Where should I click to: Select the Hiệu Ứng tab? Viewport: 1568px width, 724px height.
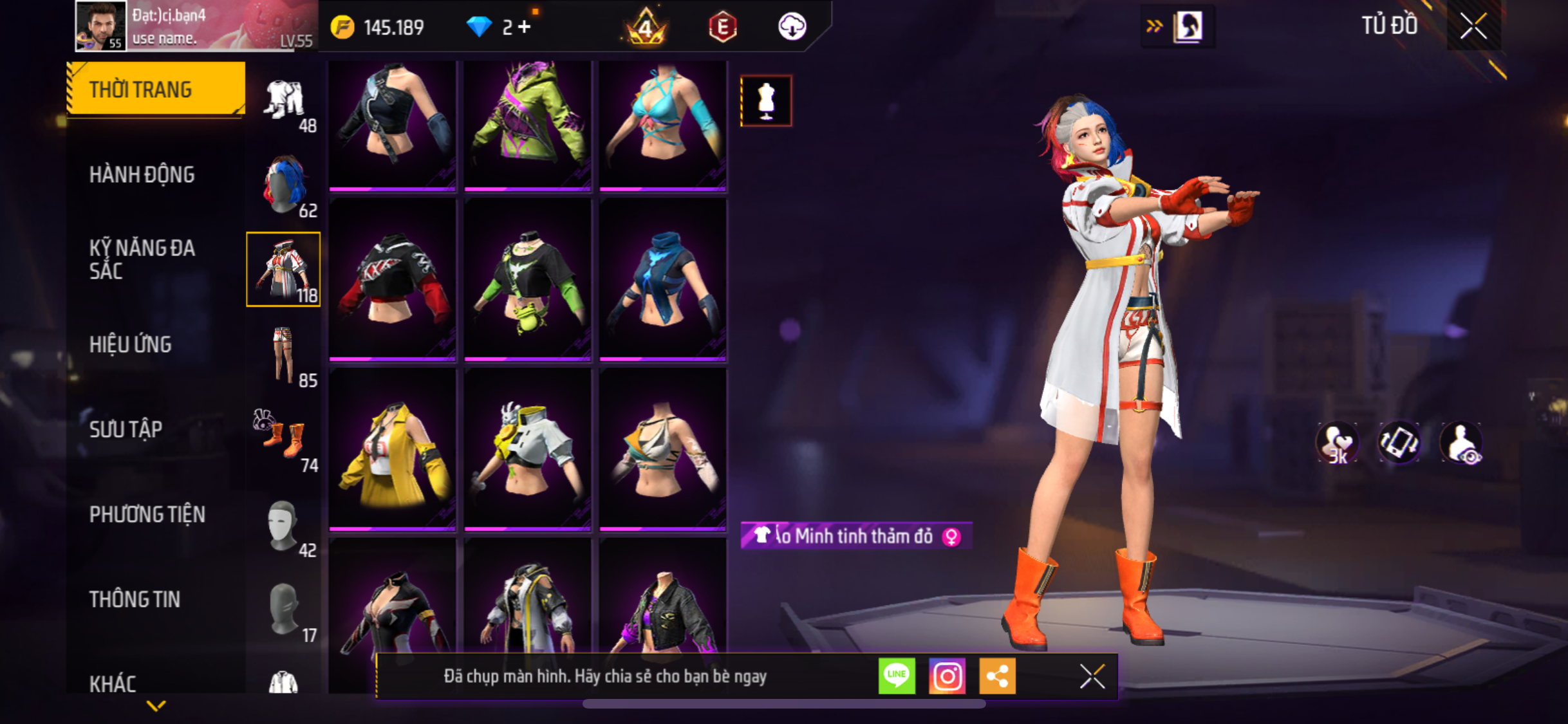[131, 345]
